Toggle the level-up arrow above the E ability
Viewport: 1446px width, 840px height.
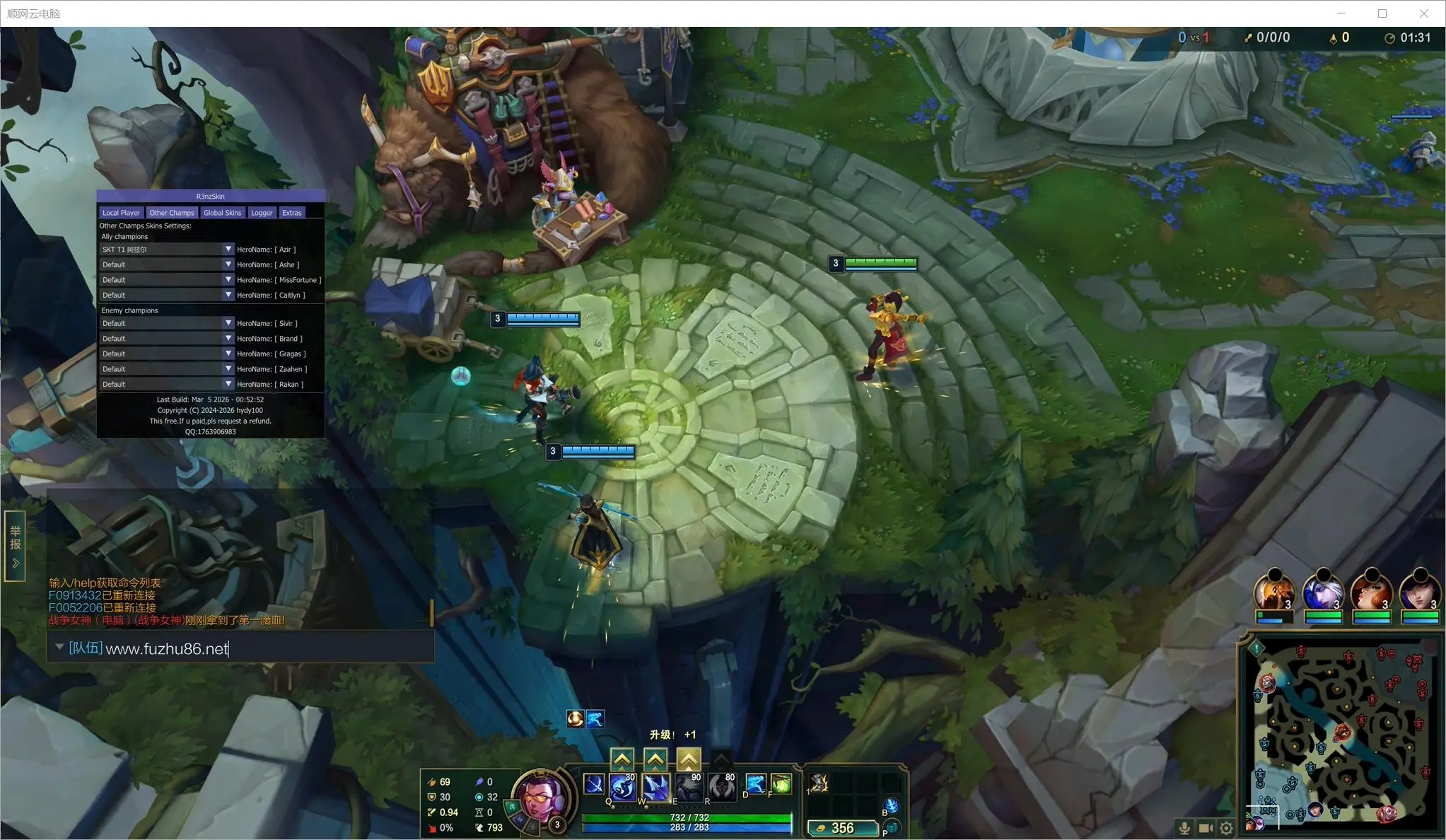coord(689,758)
